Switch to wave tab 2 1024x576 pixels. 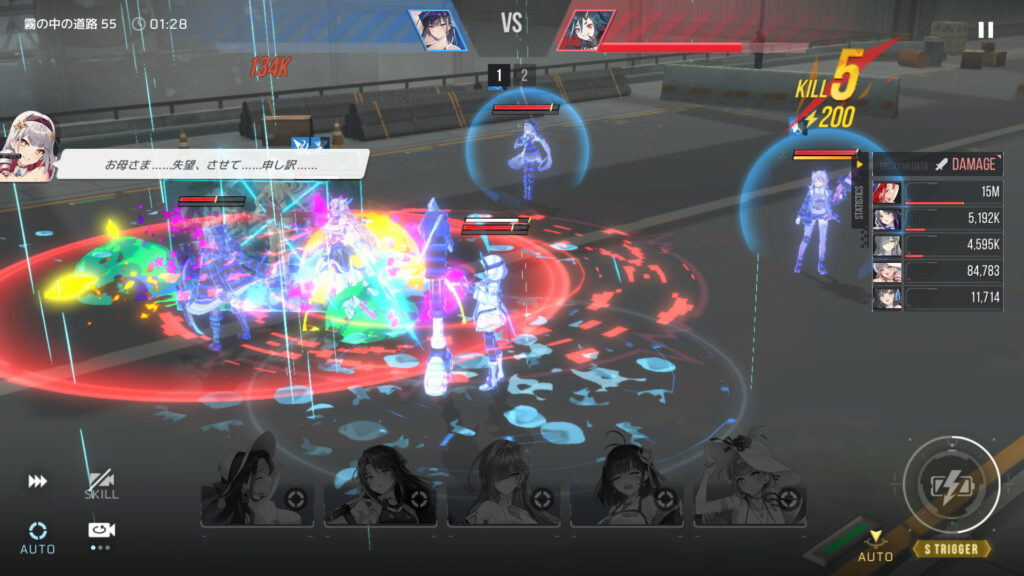click(523, 75)
